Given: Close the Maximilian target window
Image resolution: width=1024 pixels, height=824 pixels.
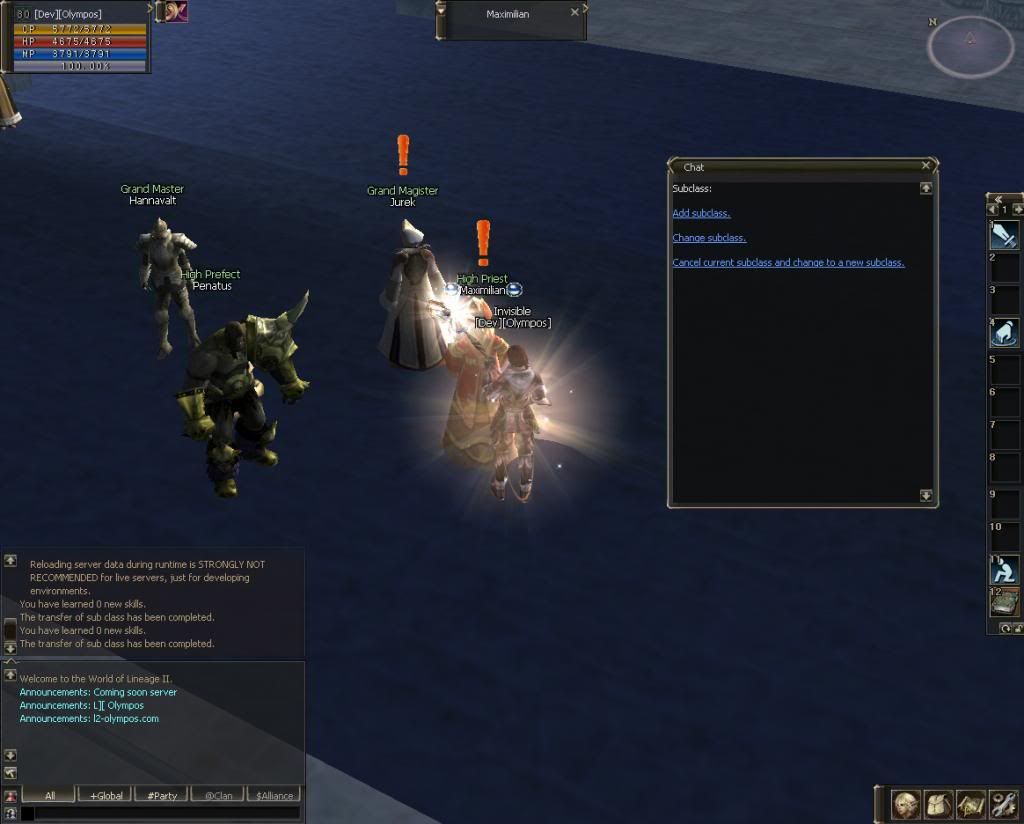Looking at the screenshot, I should coord(574,13).
